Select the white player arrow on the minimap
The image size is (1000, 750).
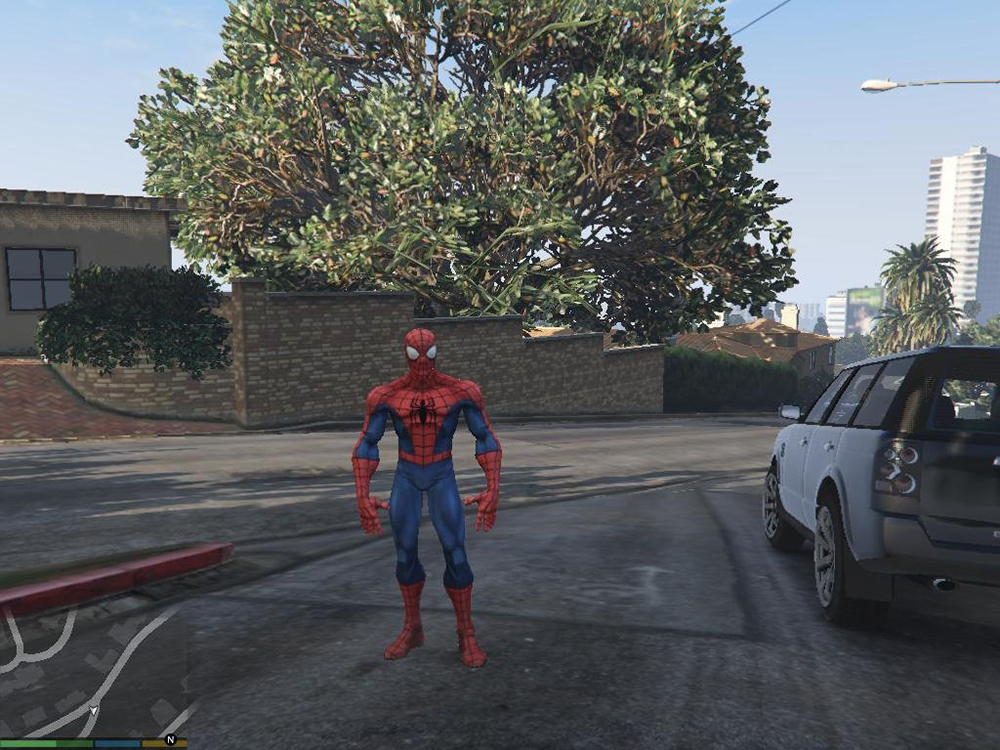tap(93, 710)
